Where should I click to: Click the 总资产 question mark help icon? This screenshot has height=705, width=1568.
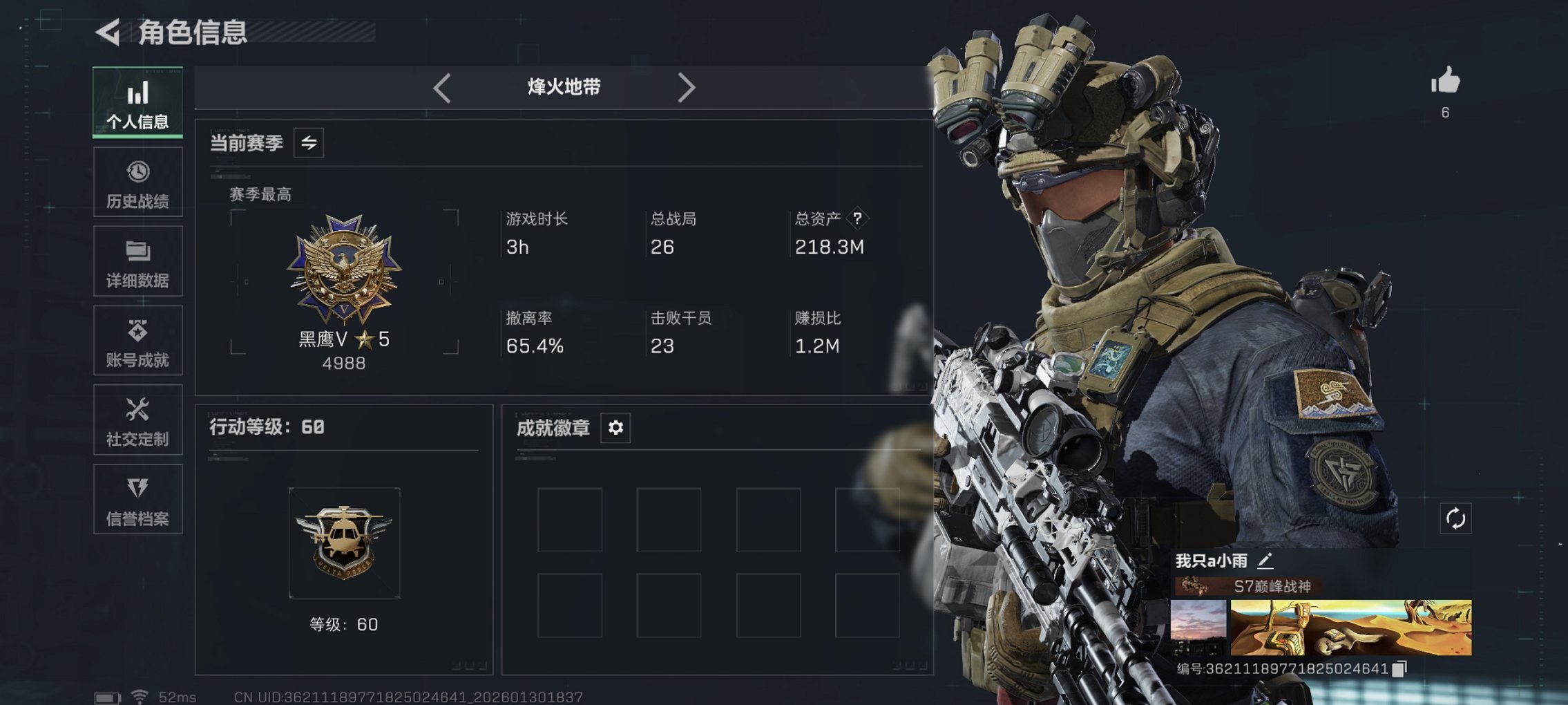pyautogui.click(x=857, y=220)
